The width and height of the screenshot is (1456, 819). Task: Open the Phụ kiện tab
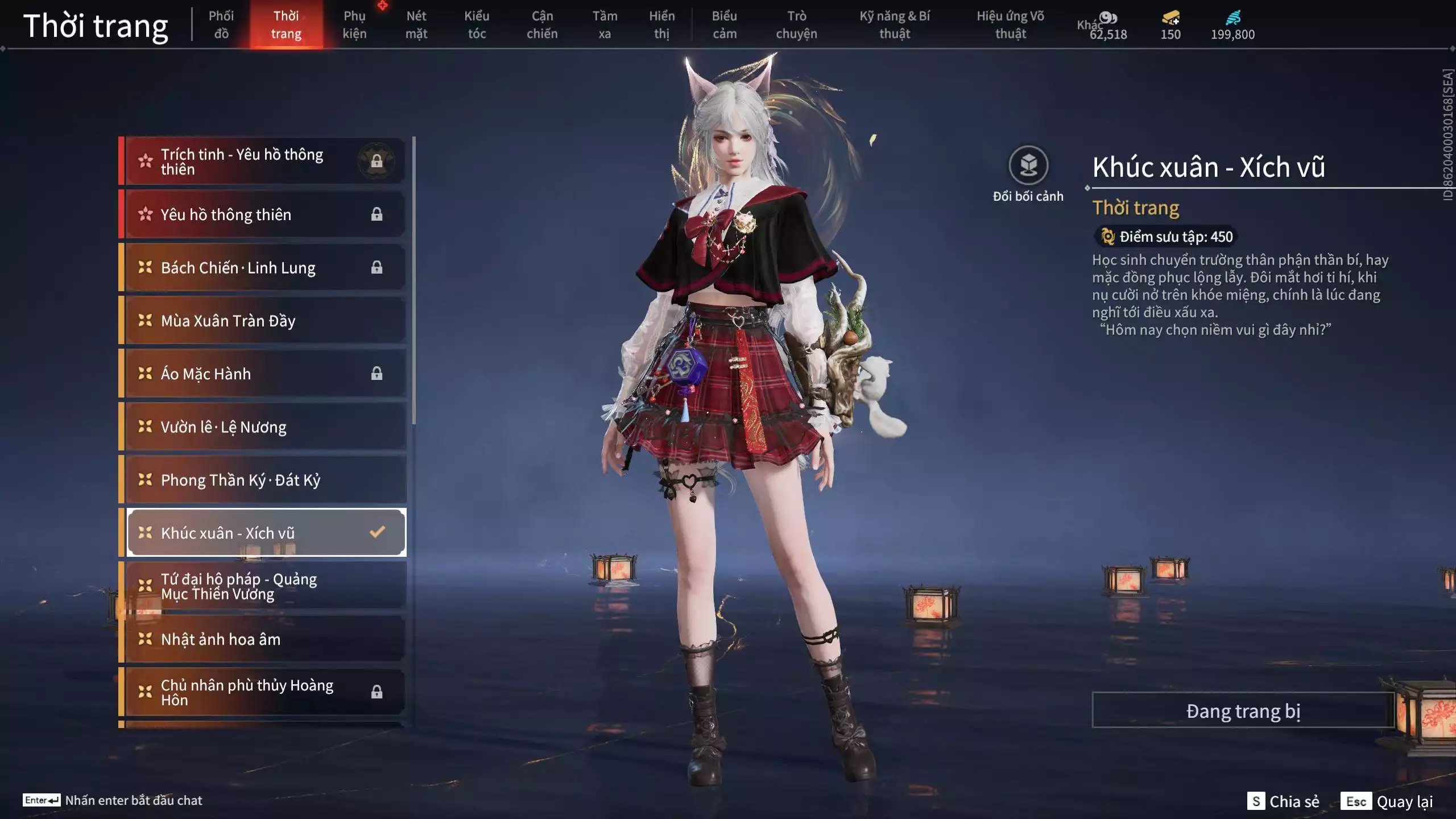click(x=354, y=24)
